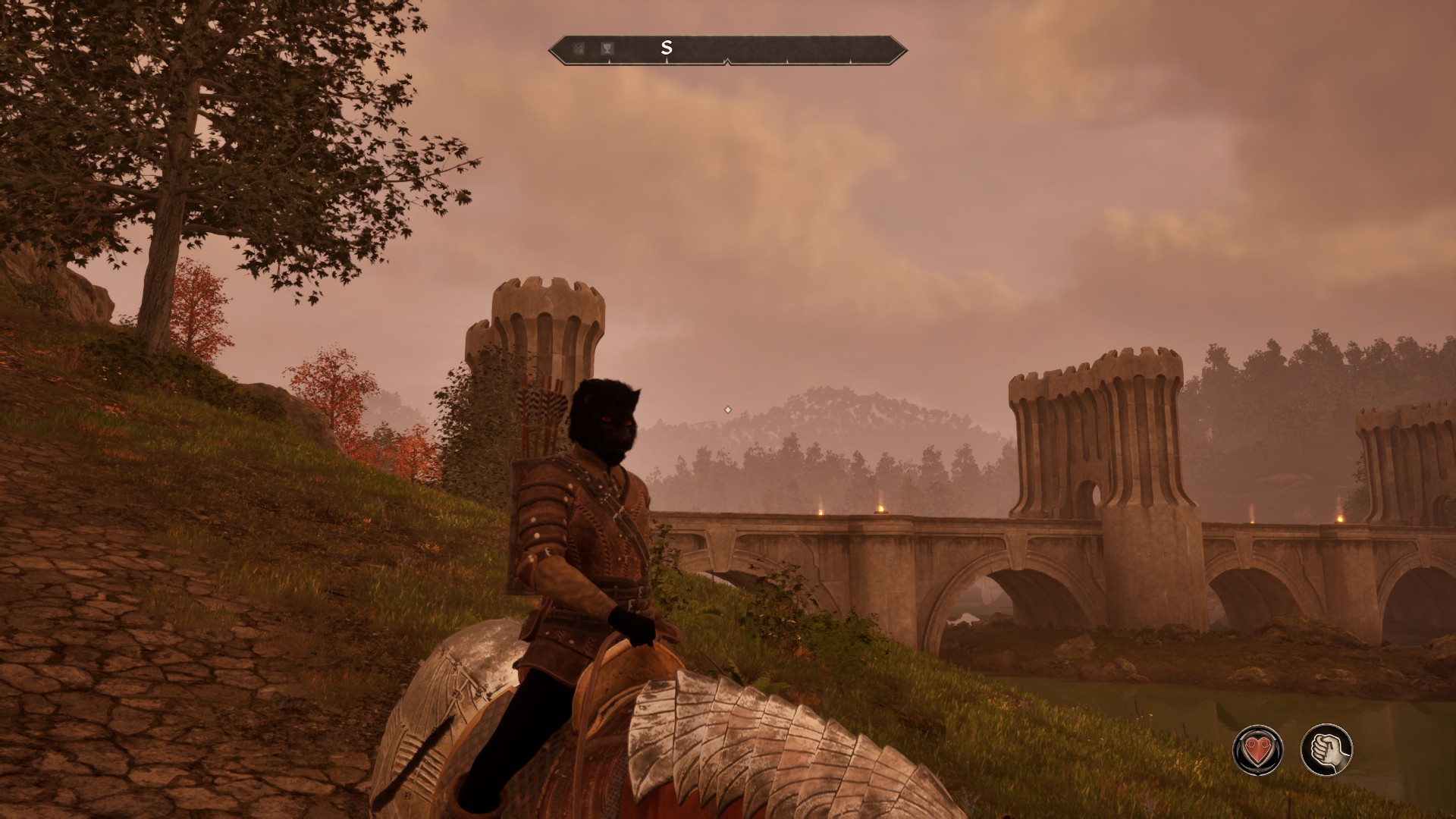Image resolution: width=1456 pixels, height=819 pixels.
Task: Select the faded square marker on the compass
Action: pyautogui.click(x=579, y=49)
